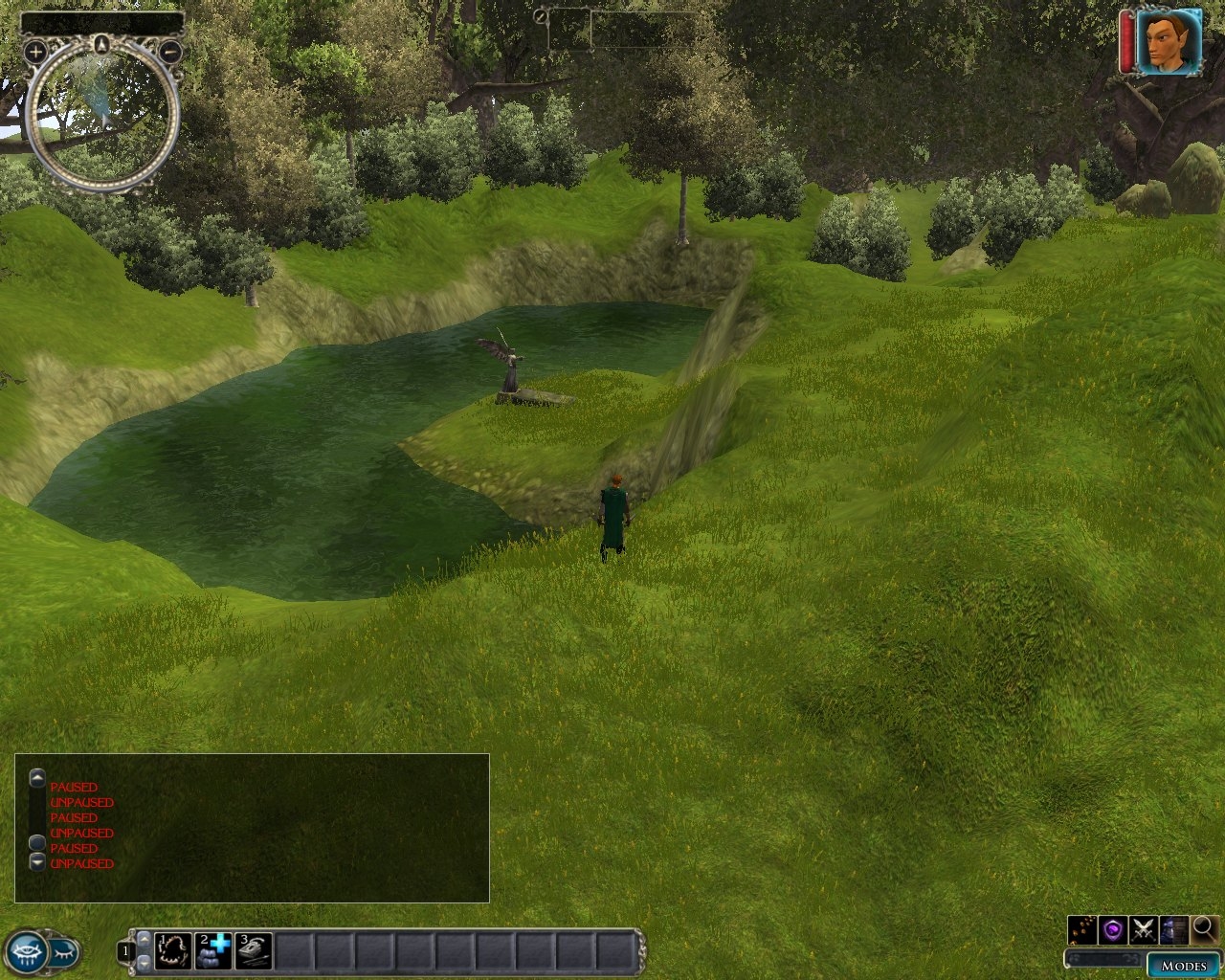Viewport: 1225px width, 980px height.
Task: Open the Modes menu
Action: (1184, 965)
